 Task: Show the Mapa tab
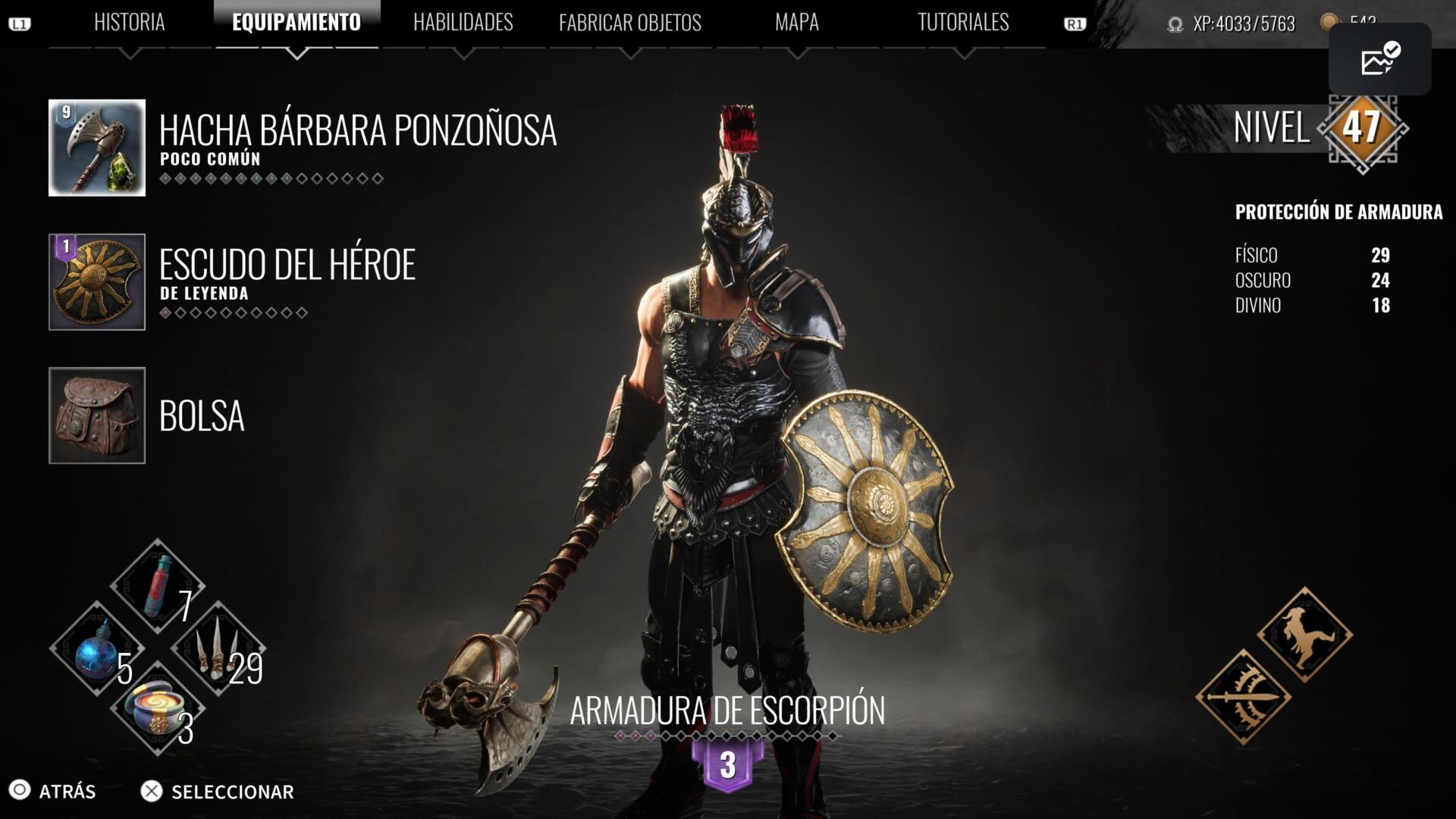pyautogui.click(x=796, y=23)
